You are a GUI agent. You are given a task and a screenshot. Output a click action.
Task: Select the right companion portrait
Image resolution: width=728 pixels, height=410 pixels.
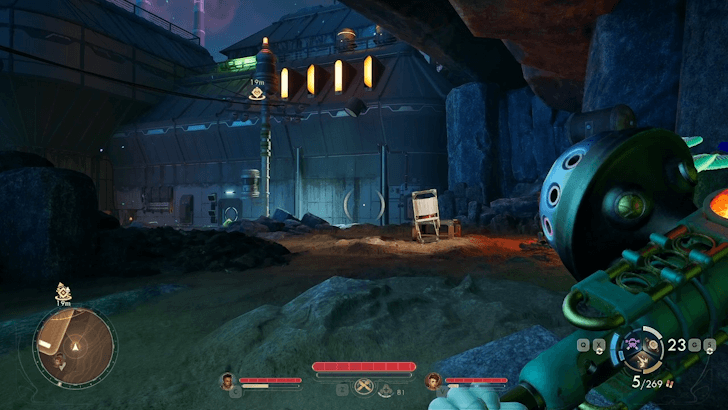coord(433,380)
